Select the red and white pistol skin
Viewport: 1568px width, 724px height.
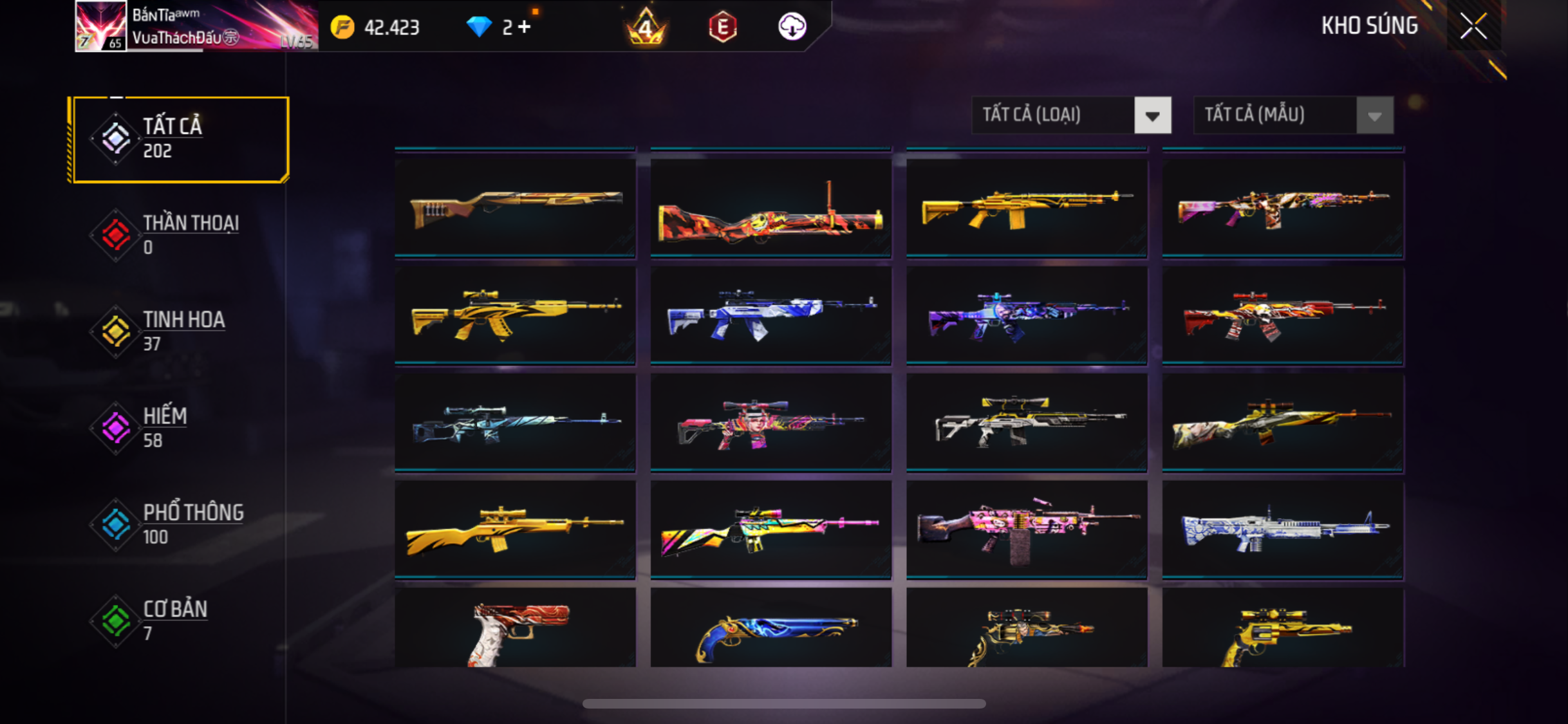click(x=515, y=629)
